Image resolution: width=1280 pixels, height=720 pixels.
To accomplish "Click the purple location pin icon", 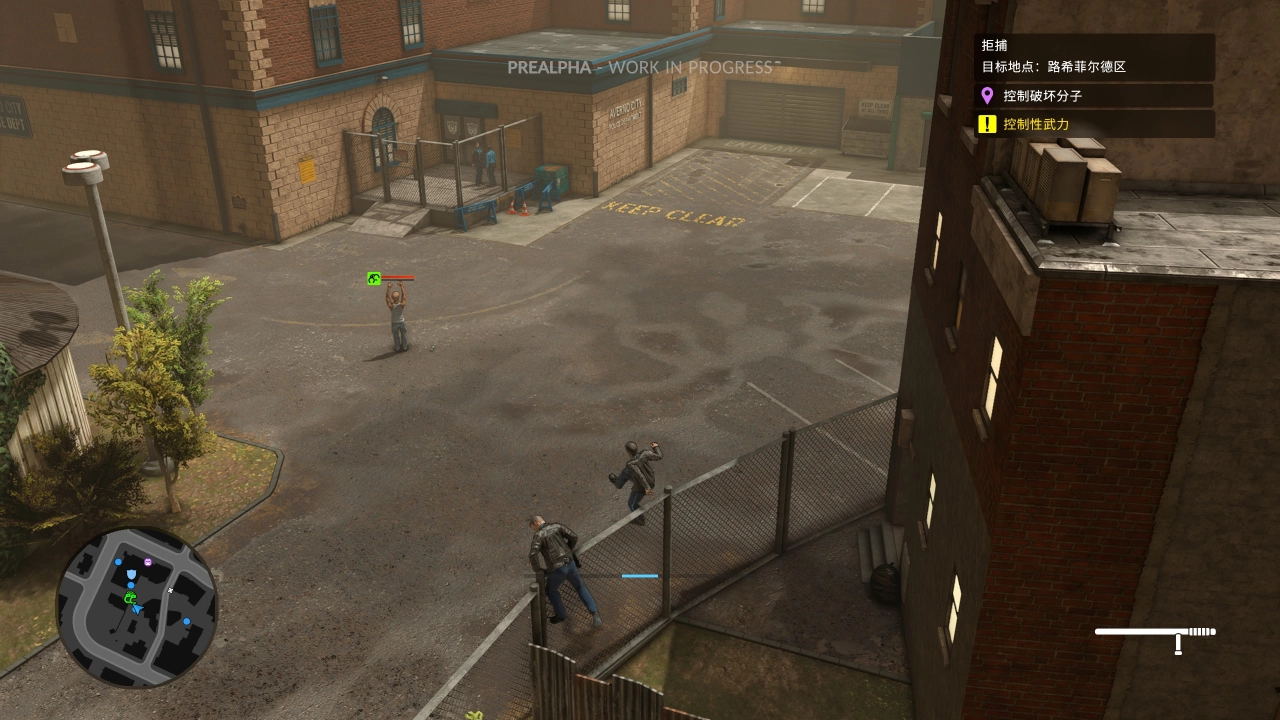I will pos(987,96).
